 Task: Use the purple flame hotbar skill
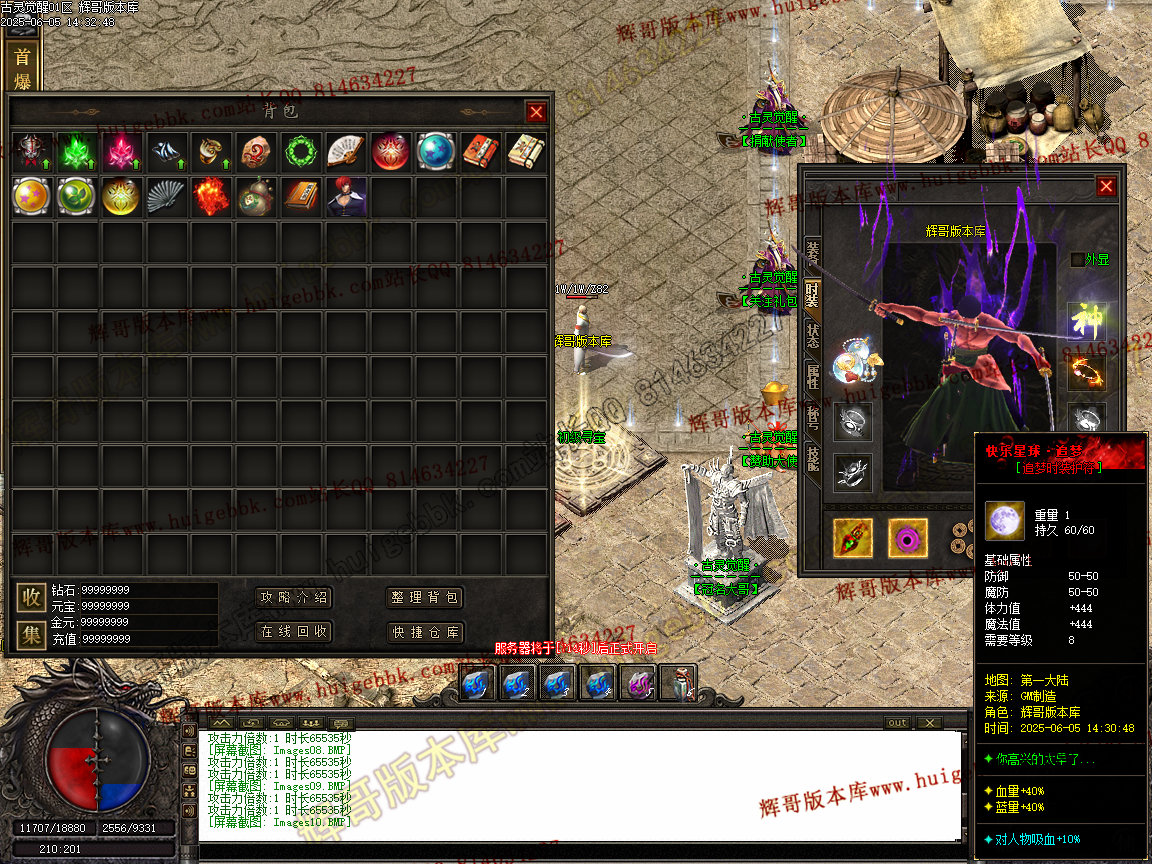click(x=637, y=684)
